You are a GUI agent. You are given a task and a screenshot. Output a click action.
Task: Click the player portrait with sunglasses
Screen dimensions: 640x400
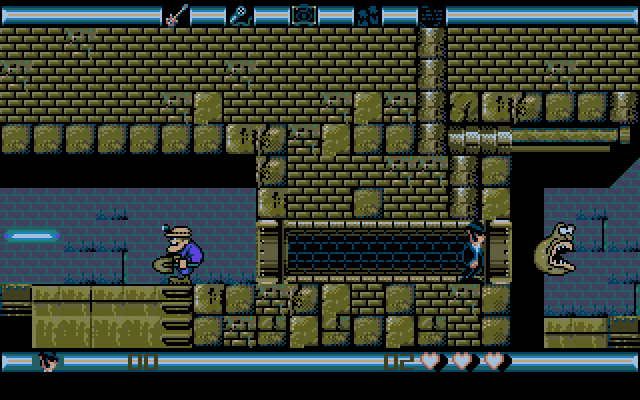[47, 360]
